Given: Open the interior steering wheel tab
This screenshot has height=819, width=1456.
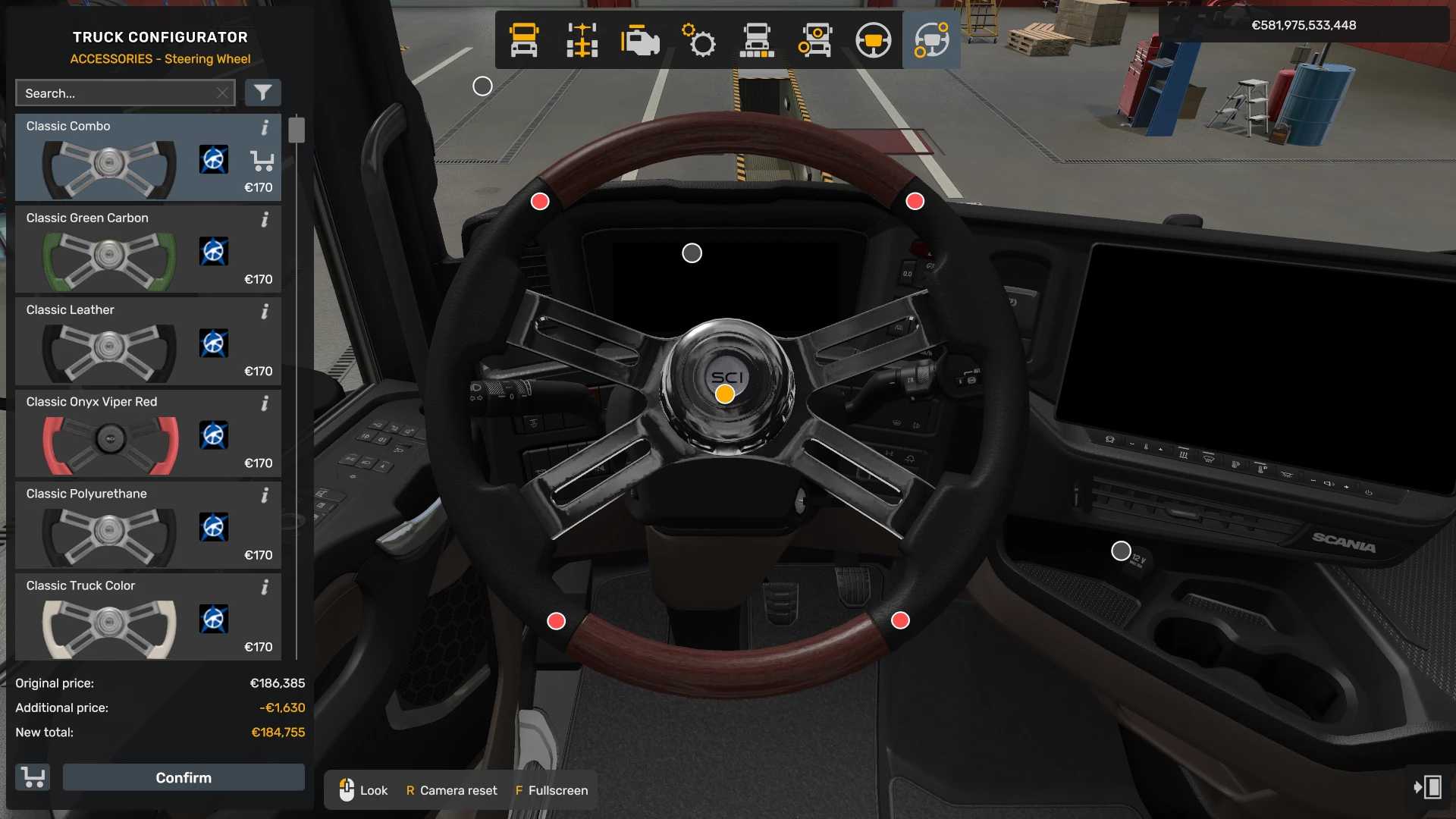Looking at the screenshot, I should click(873, 40).
